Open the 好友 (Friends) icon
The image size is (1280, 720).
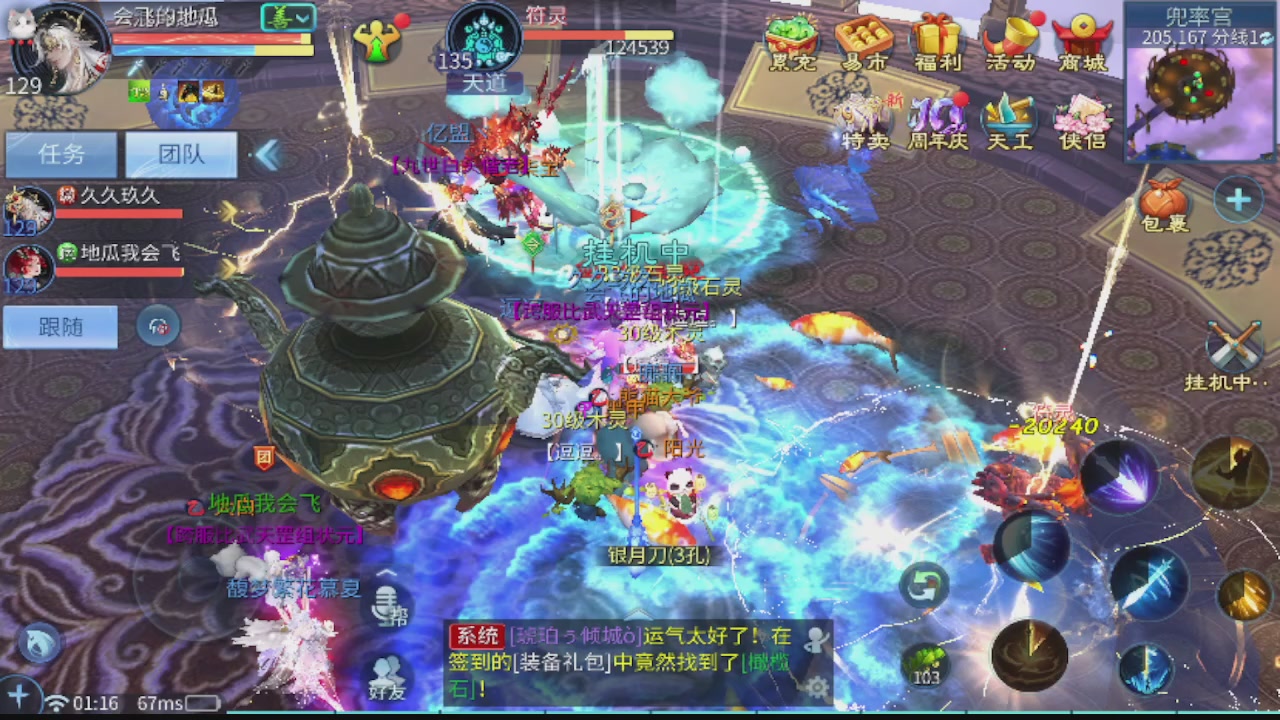click(x=387, y=672)
